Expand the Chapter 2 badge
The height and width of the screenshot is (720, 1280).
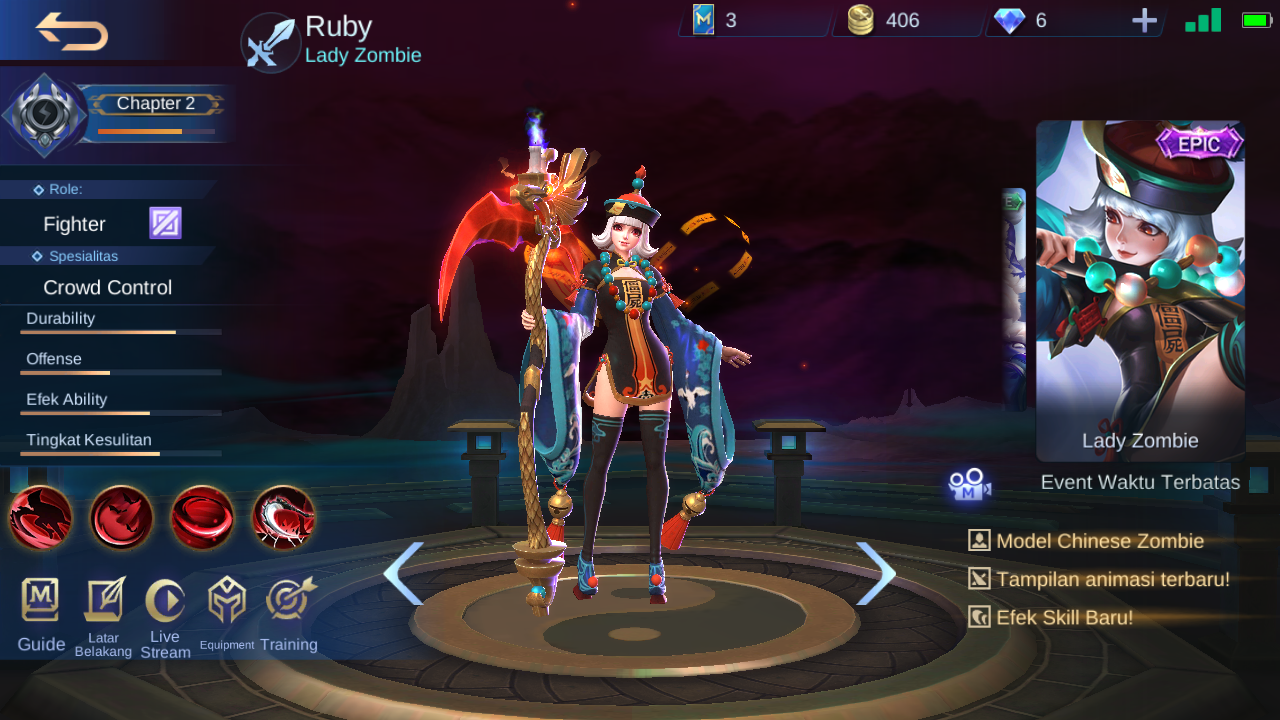coord(156,103)
